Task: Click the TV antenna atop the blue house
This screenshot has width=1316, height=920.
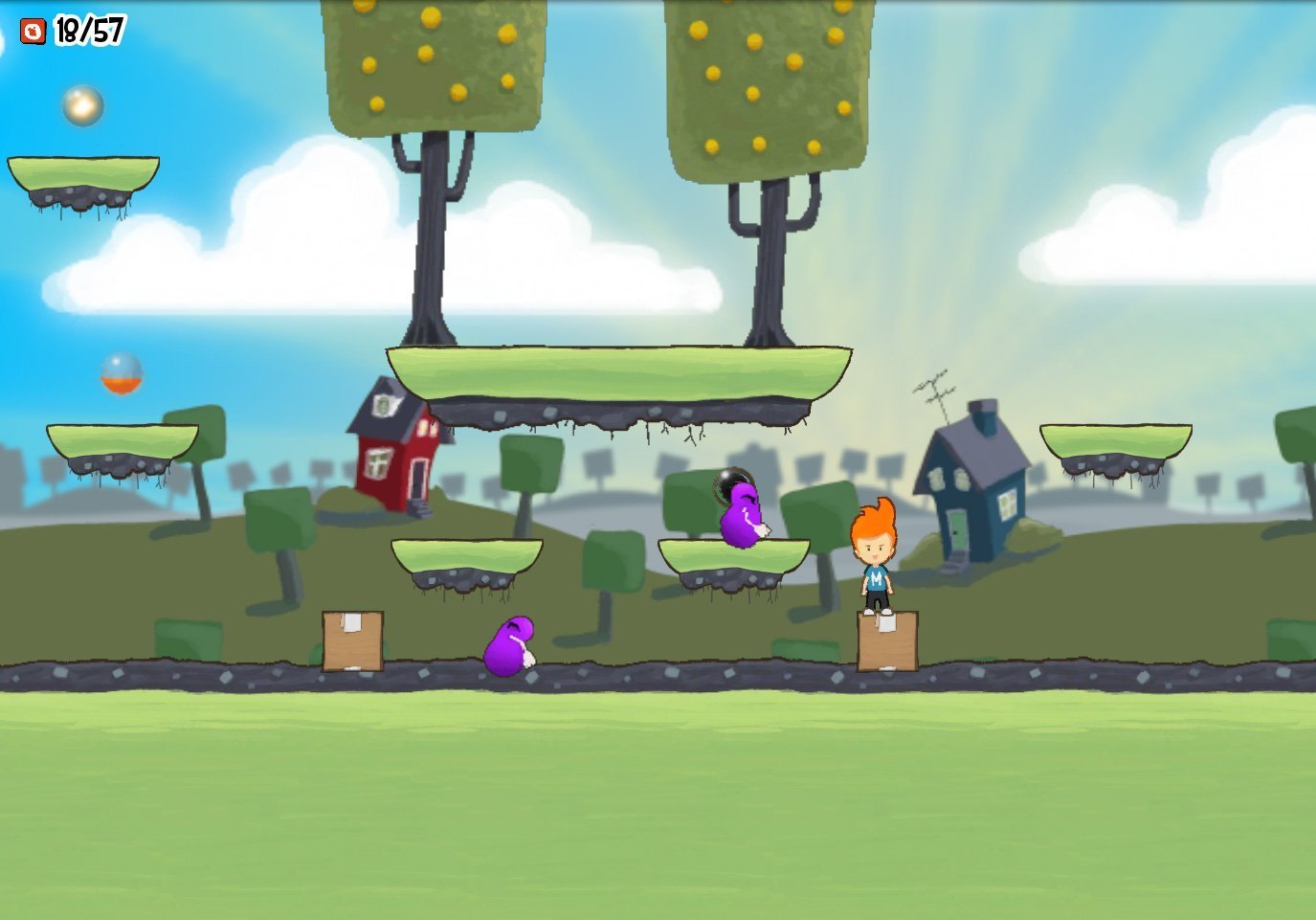Action: point(935,390)
